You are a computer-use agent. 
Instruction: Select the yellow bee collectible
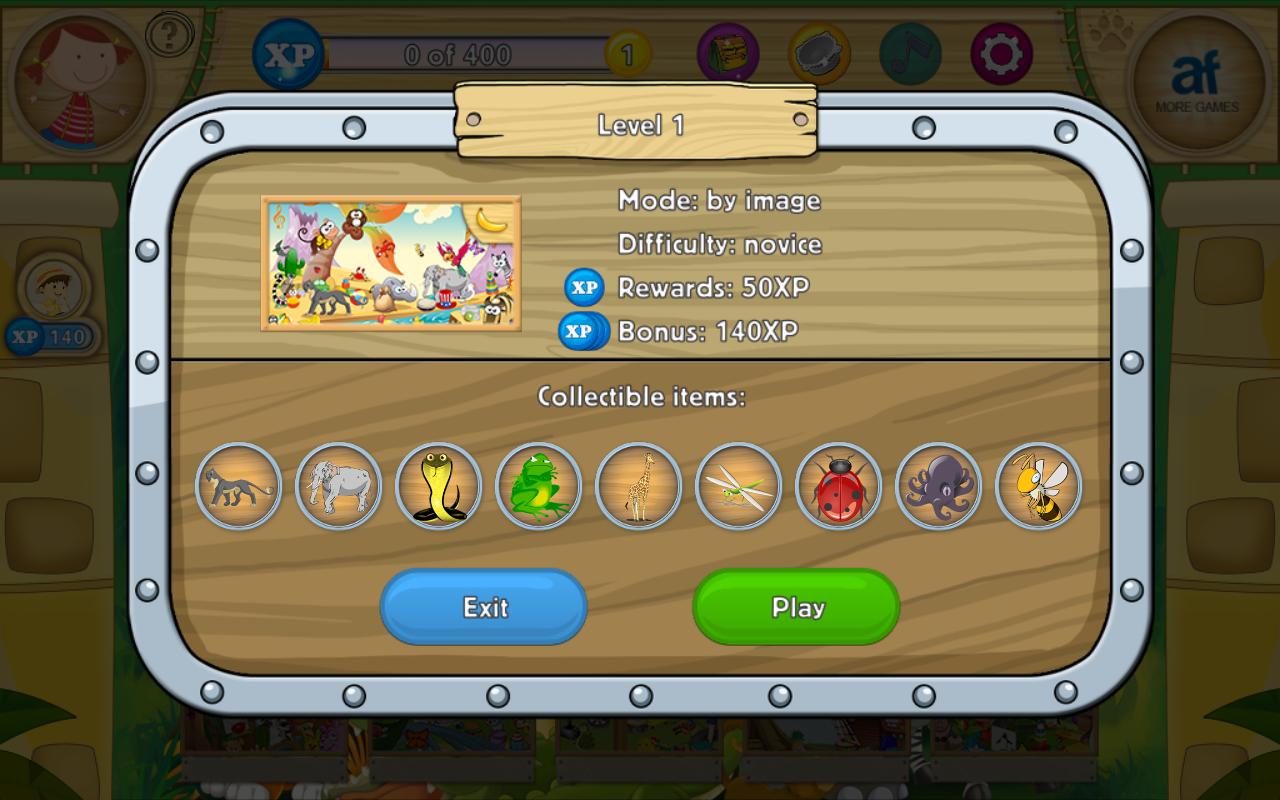pyautogui.click(x=1038, y=486)
